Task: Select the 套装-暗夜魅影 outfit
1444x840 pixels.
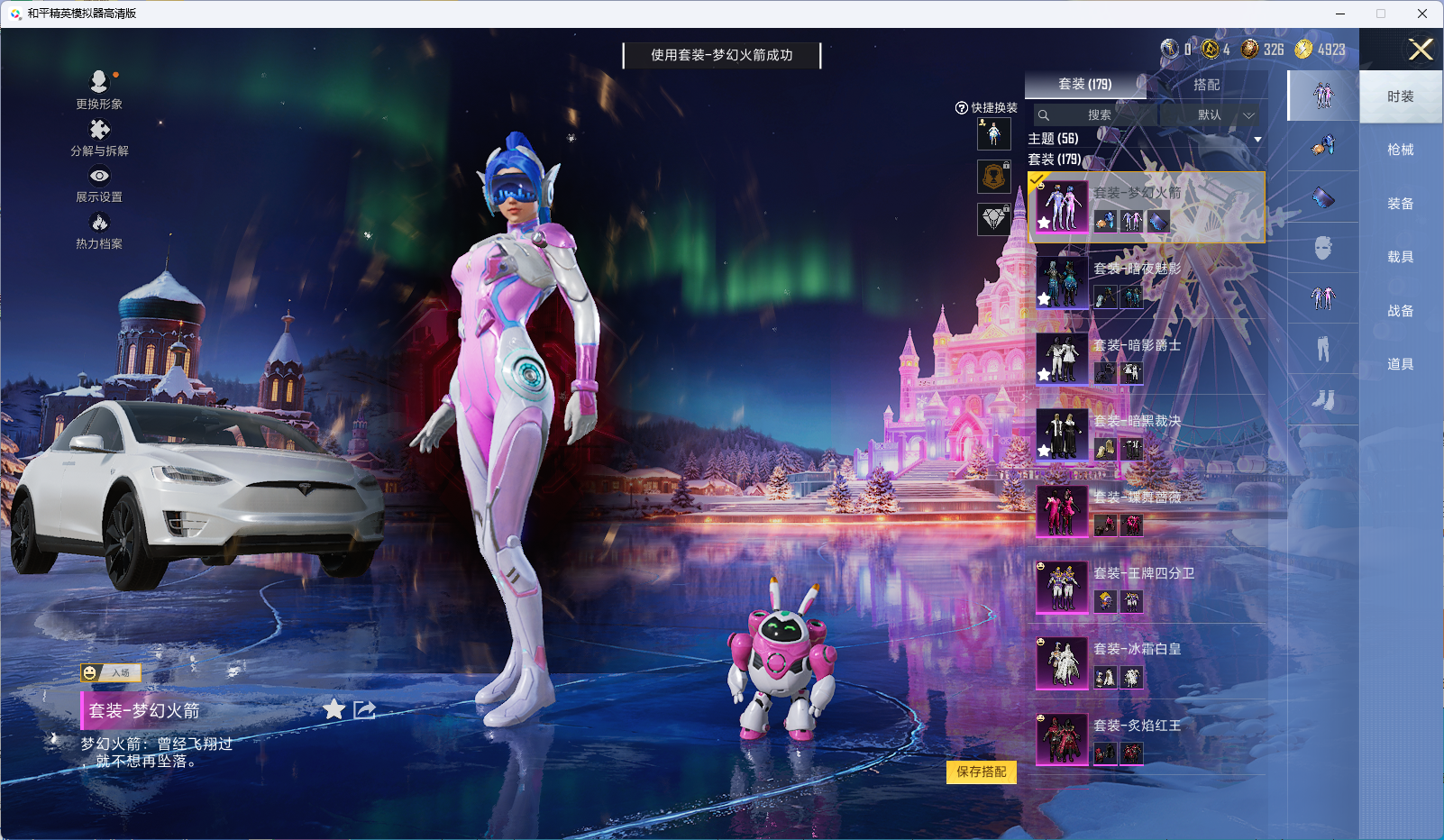Action: click(1147, 282)
